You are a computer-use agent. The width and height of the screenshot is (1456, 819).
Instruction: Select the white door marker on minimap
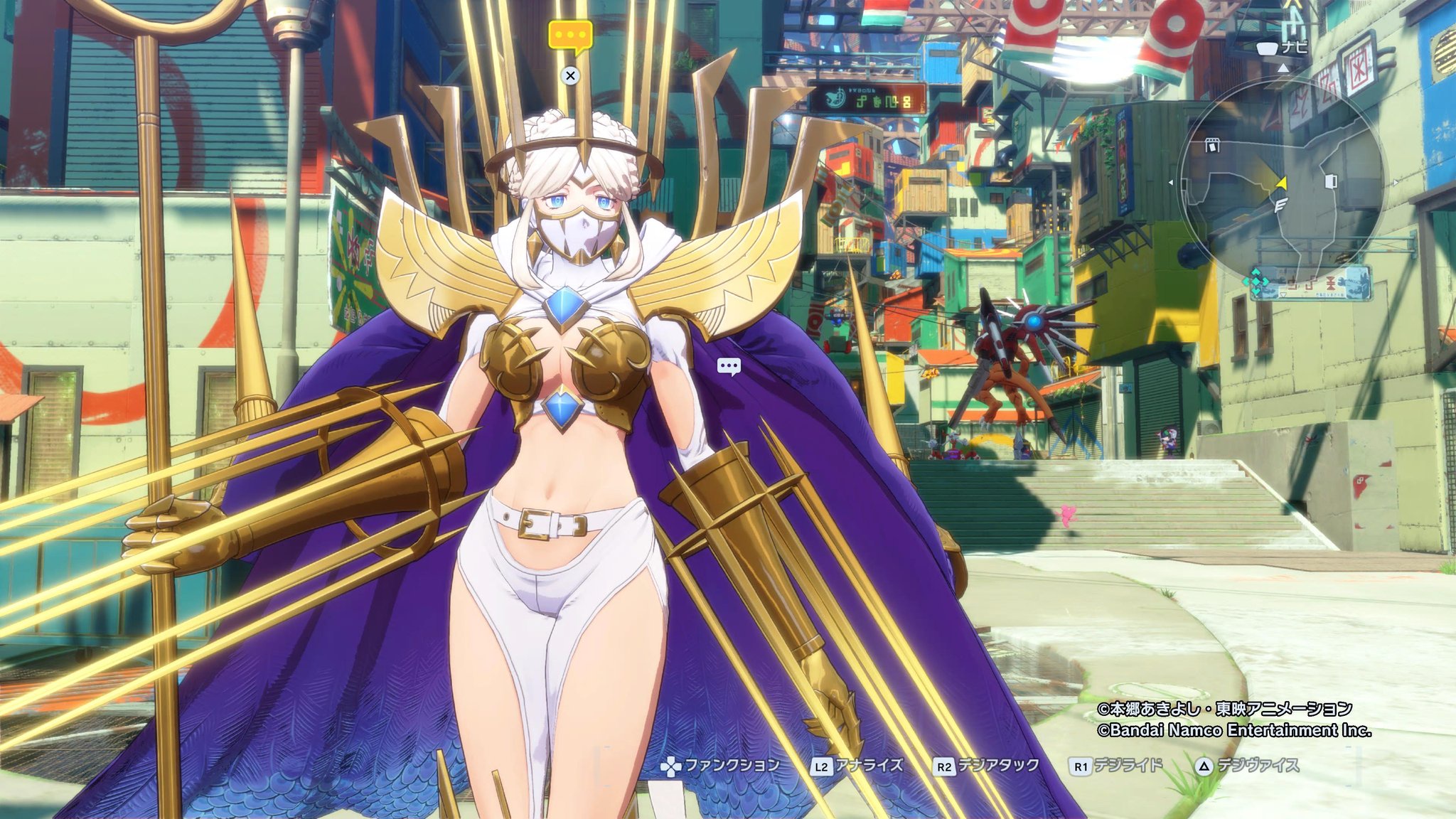pos(1331,181)
